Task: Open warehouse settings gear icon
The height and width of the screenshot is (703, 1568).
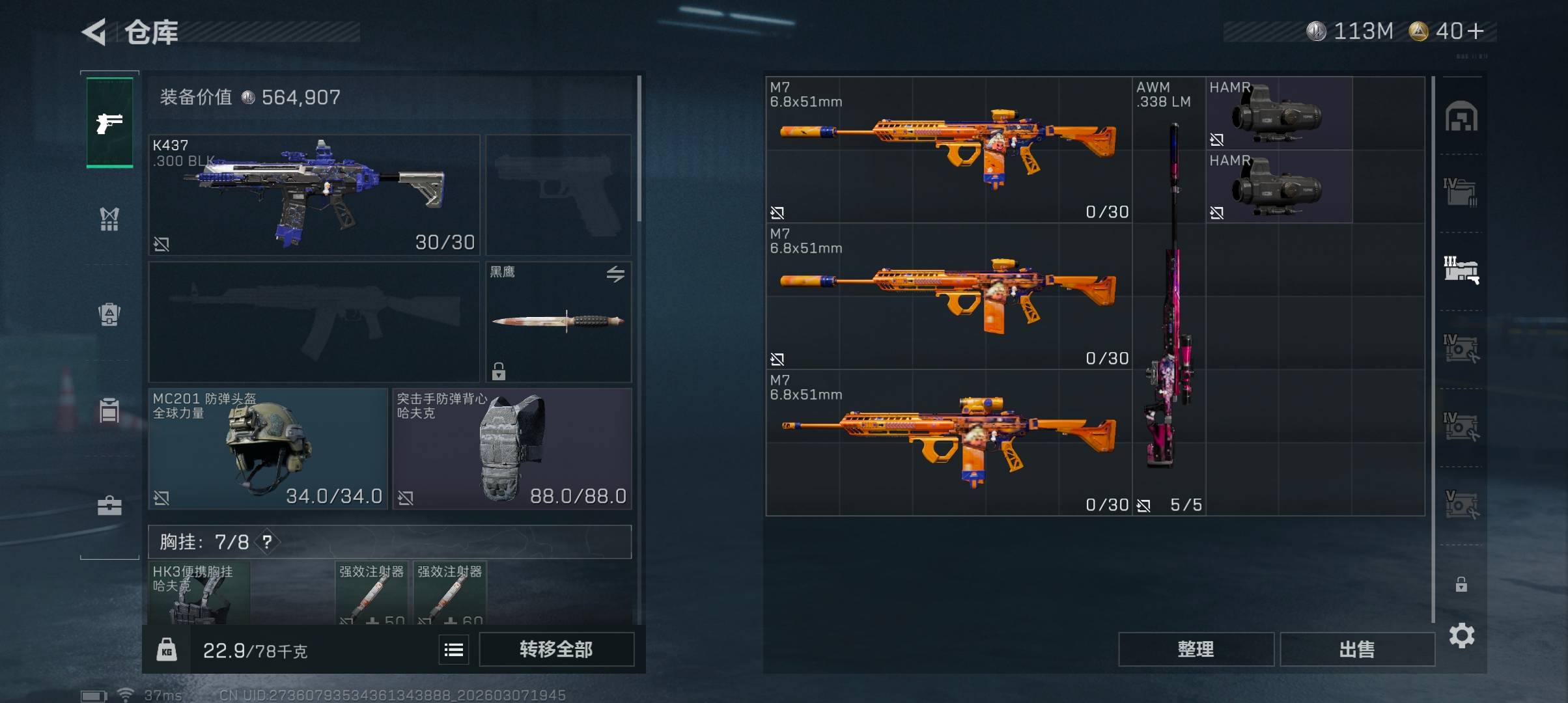Action: tap(1462, 635)
